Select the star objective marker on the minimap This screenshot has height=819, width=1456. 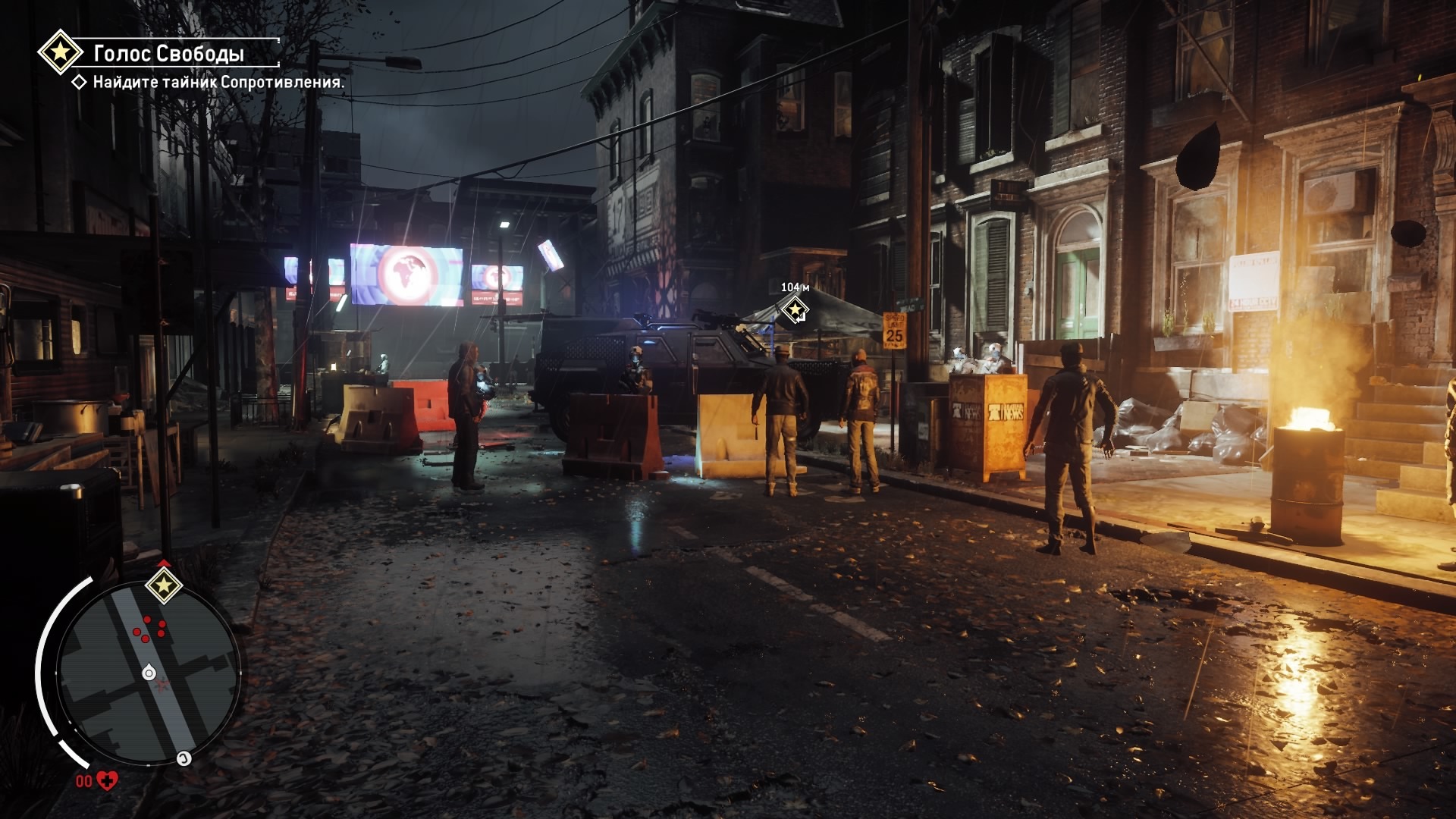point(164,585)
